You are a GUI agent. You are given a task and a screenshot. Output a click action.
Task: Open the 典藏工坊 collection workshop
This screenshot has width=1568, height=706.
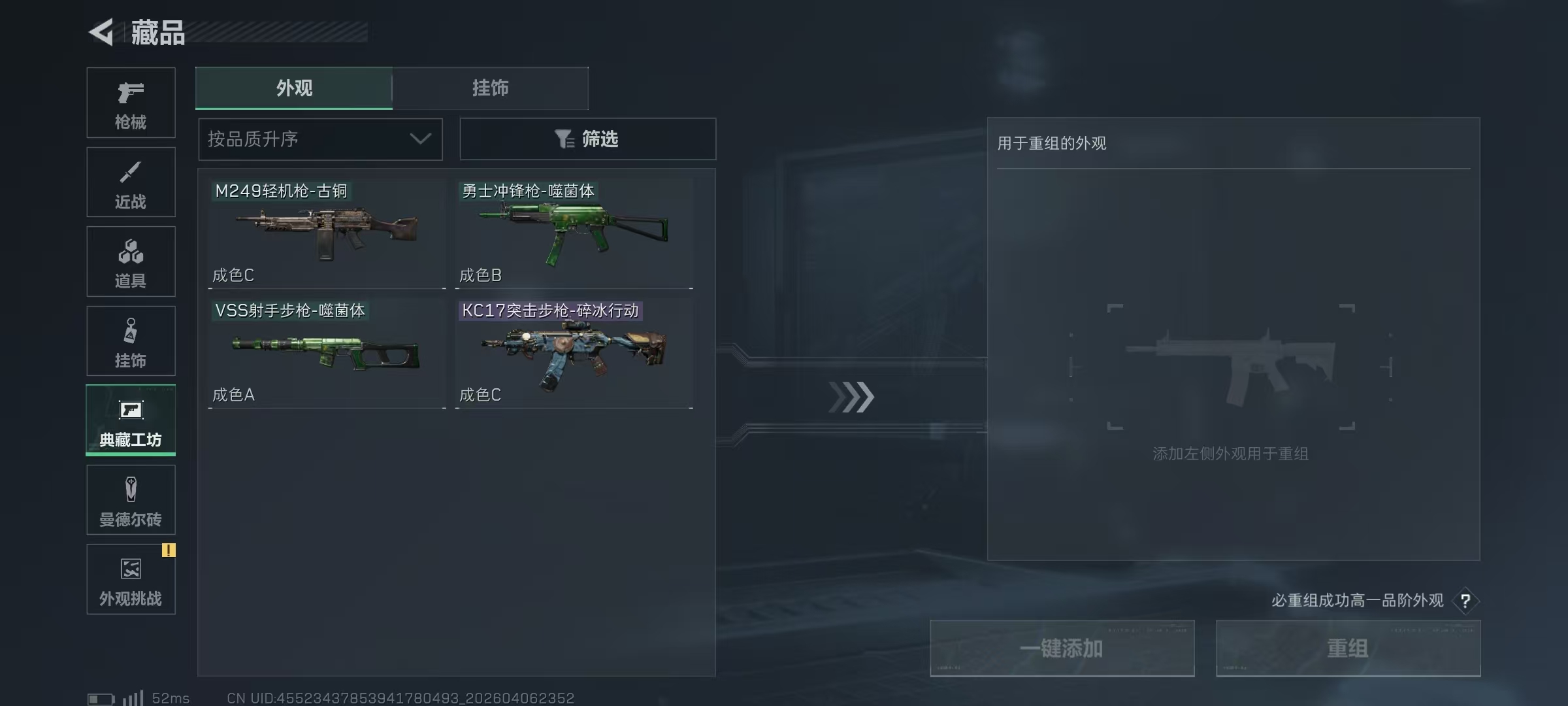pyautogui.click(x=131, y=420)
